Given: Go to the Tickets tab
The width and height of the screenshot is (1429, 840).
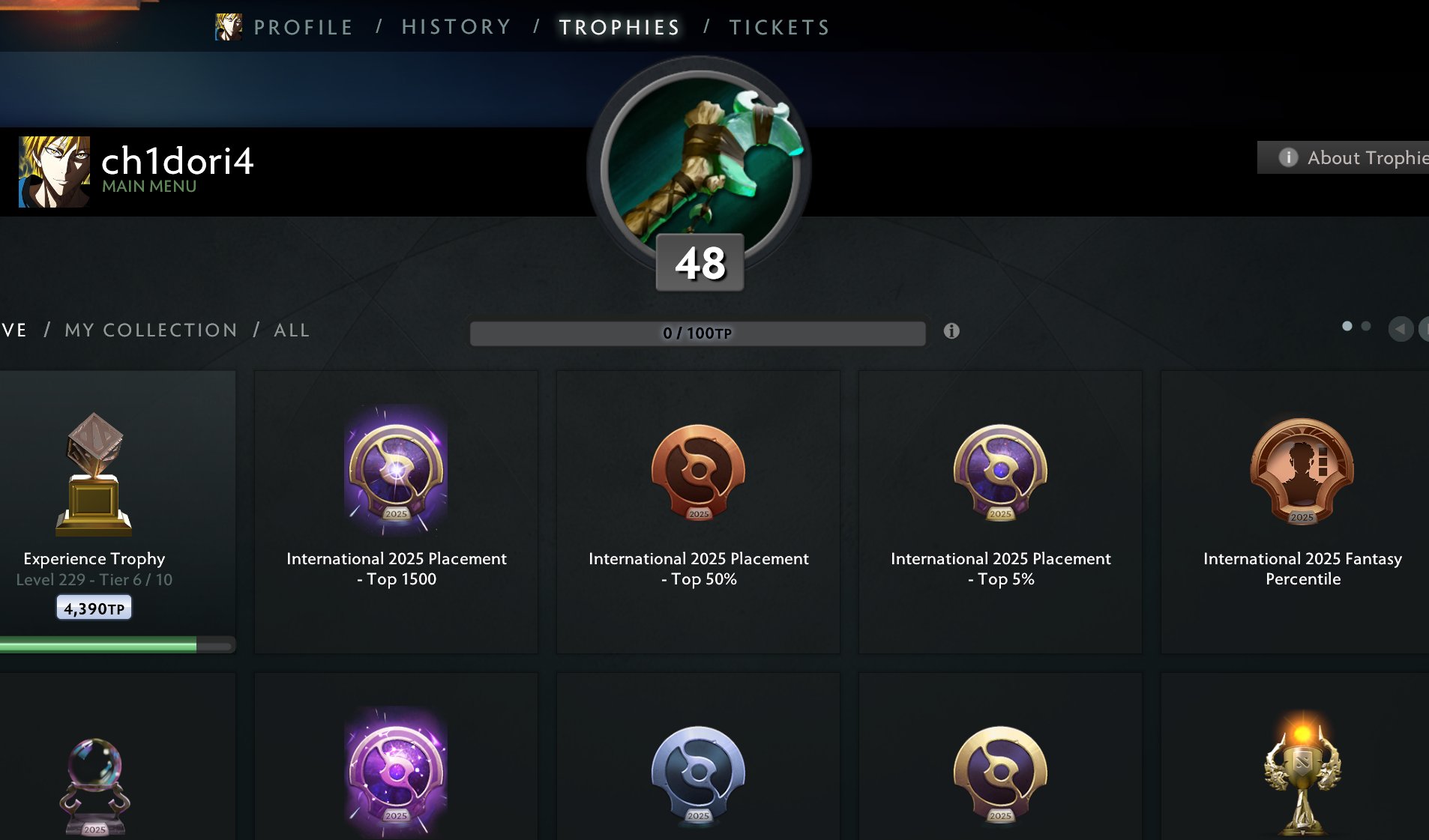Looking at the screenshot, I should click(779, 28).
